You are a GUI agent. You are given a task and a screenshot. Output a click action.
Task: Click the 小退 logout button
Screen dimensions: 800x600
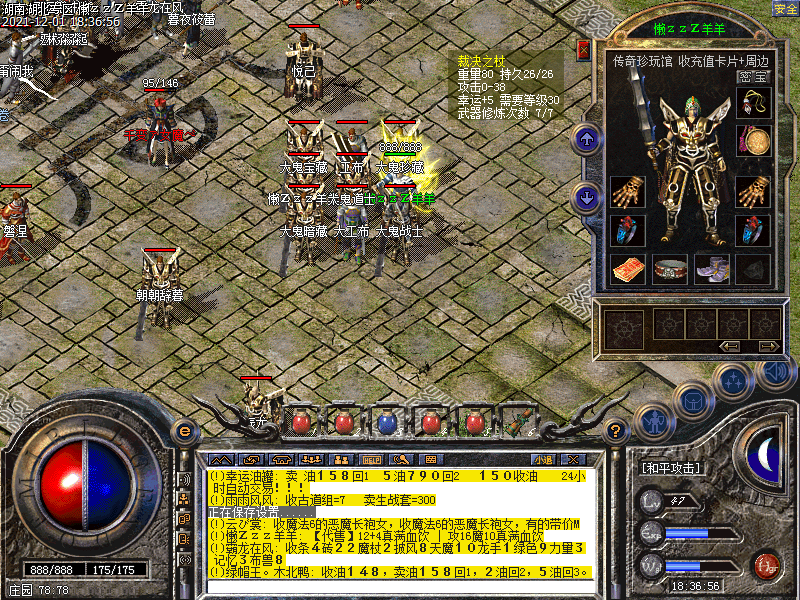[544, 458]
